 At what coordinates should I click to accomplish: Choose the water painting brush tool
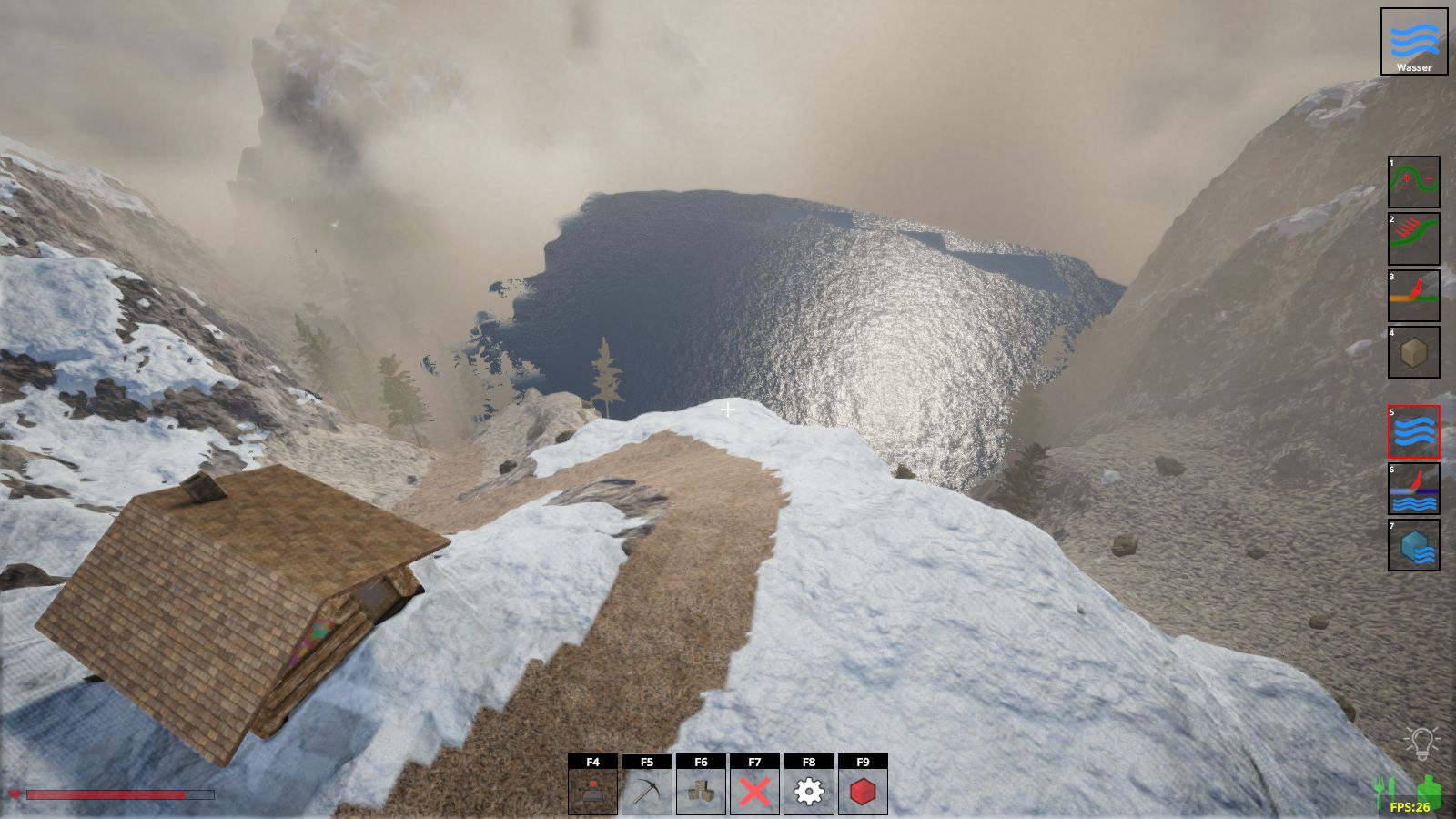tap(1413, 489)
